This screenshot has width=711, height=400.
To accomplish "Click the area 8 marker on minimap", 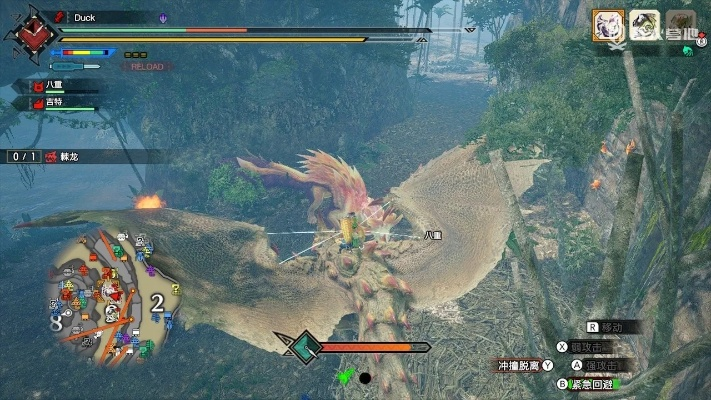I will (x=56, y=324).
